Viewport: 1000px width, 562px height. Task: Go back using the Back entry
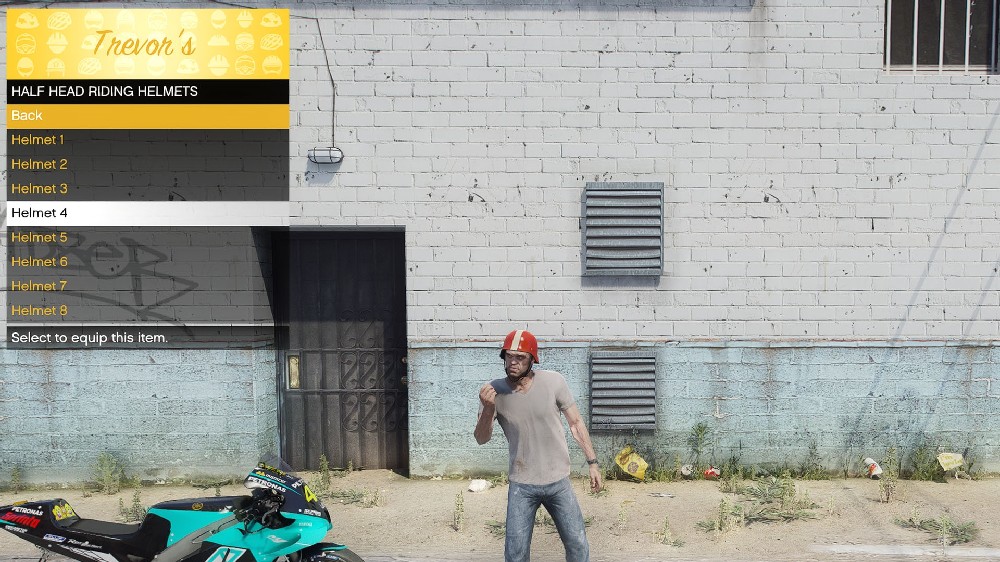pos(147,116)
